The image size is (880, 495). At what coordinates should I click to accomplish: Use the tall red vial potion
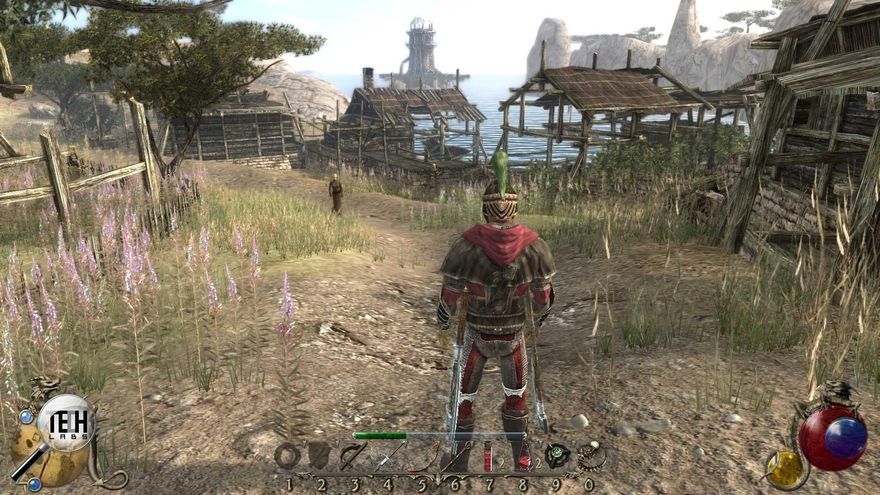point(489,457)
